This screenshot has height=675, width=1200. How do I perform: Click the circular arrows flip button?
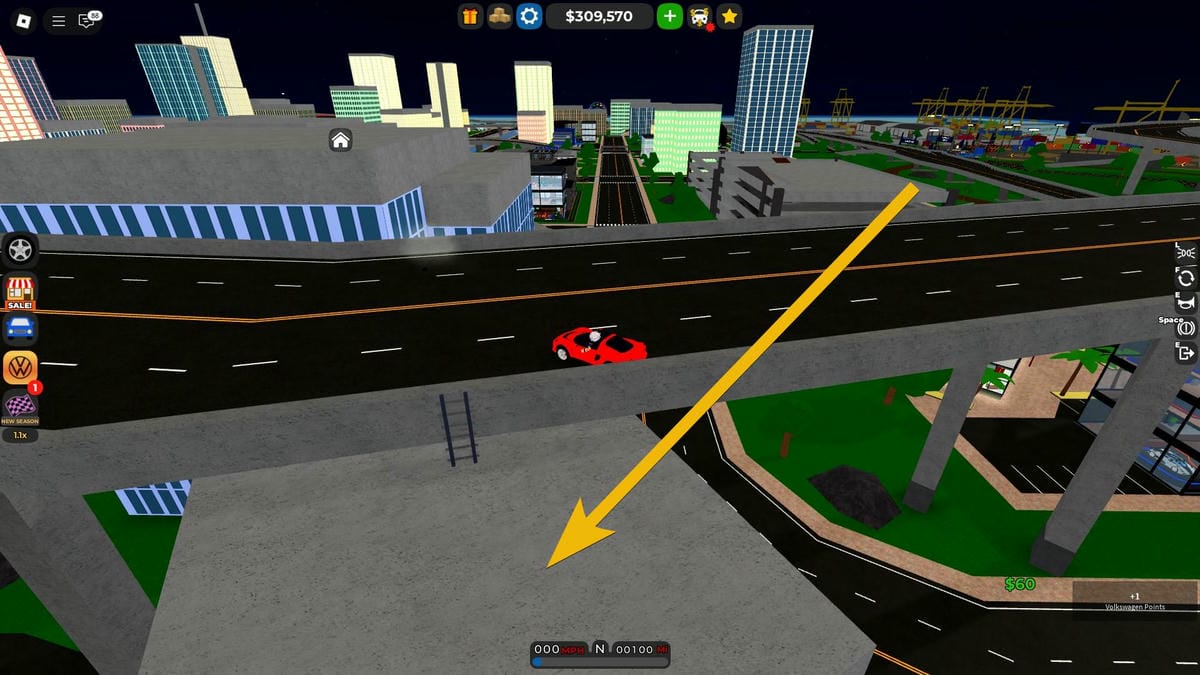click(1187, 278)
